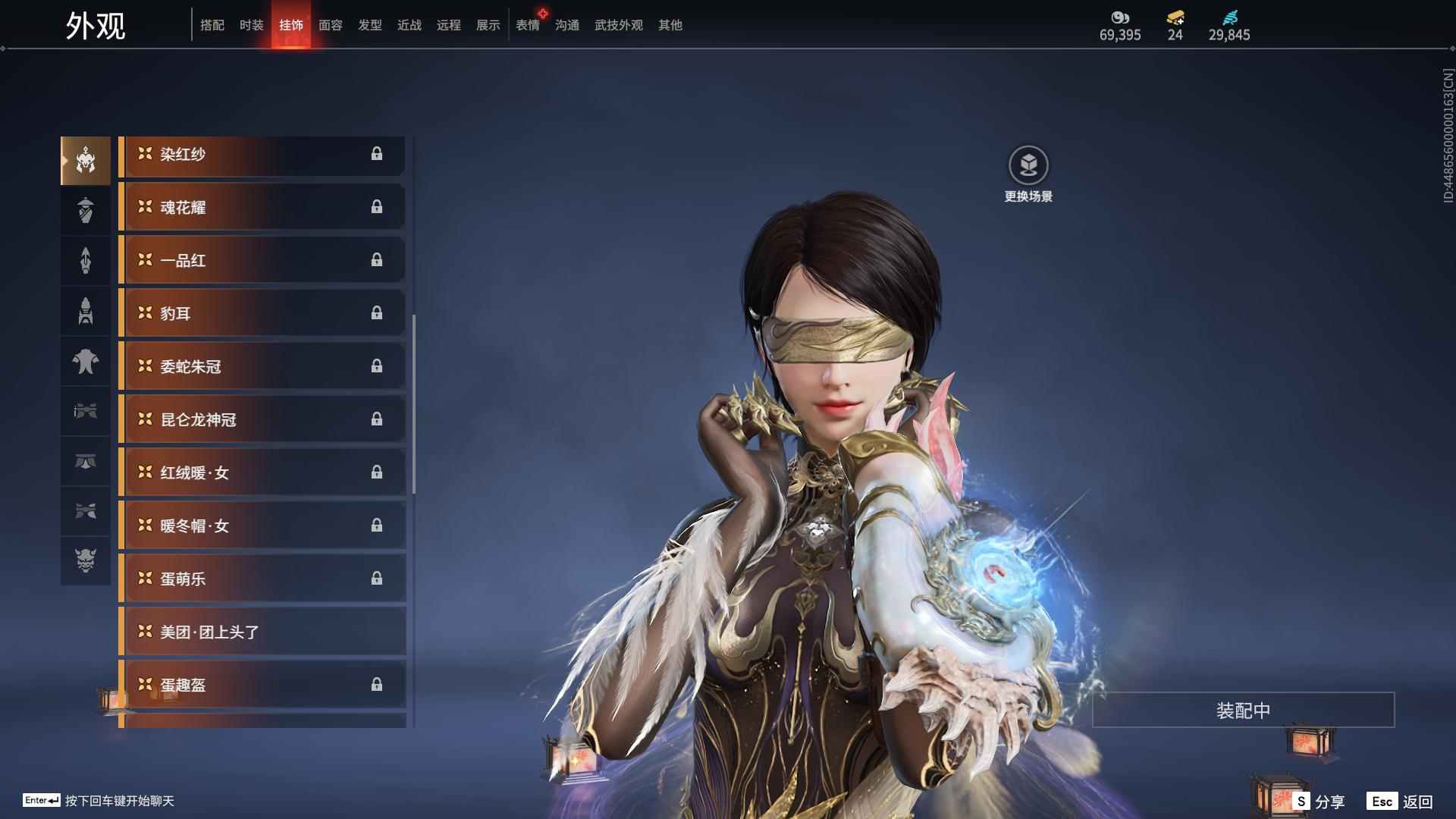The image size is (1456, 819).
Task: Go to the 发型 tab
Action: [x=370, y=25]
